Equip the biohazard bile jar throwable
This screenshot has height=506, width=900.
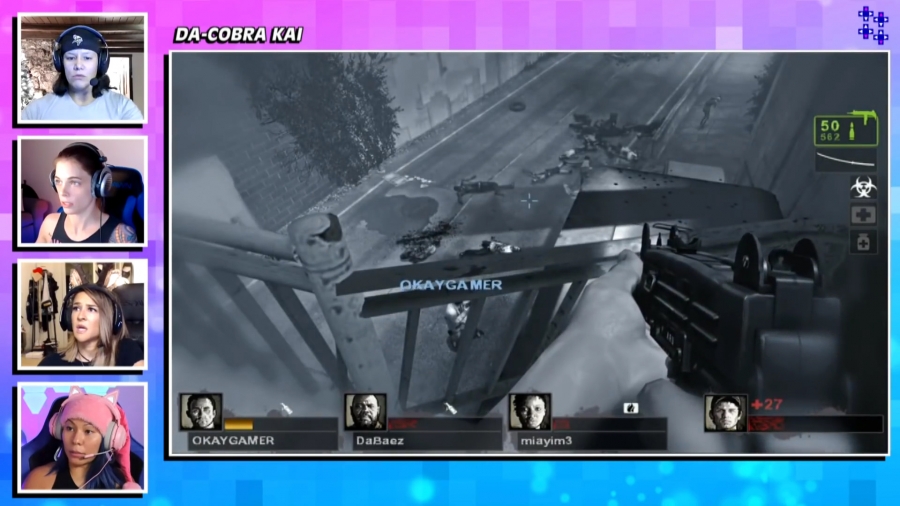coord(863,187)
